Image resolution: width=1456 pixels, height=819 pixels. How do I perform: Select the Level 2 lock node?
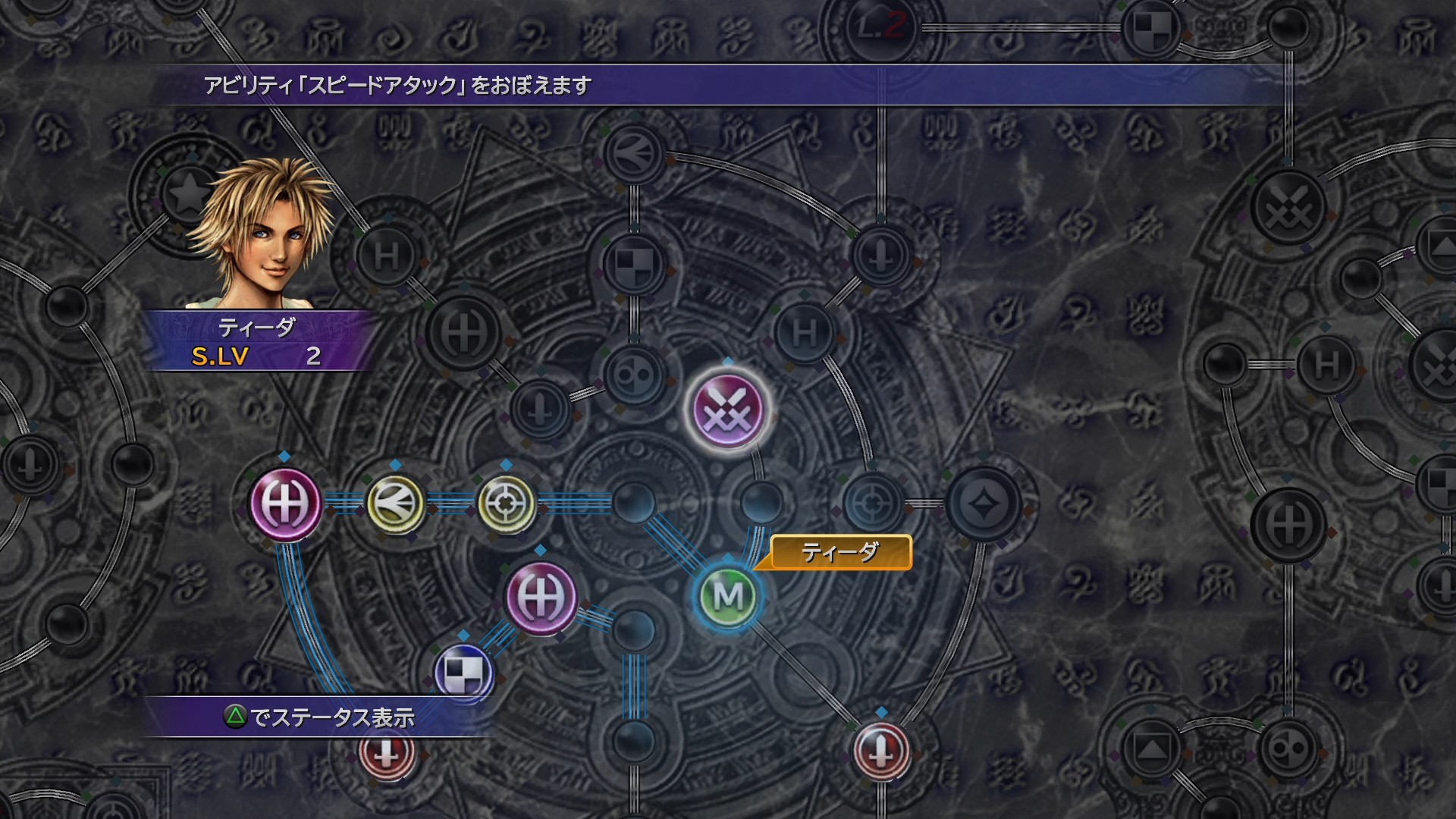880,28
